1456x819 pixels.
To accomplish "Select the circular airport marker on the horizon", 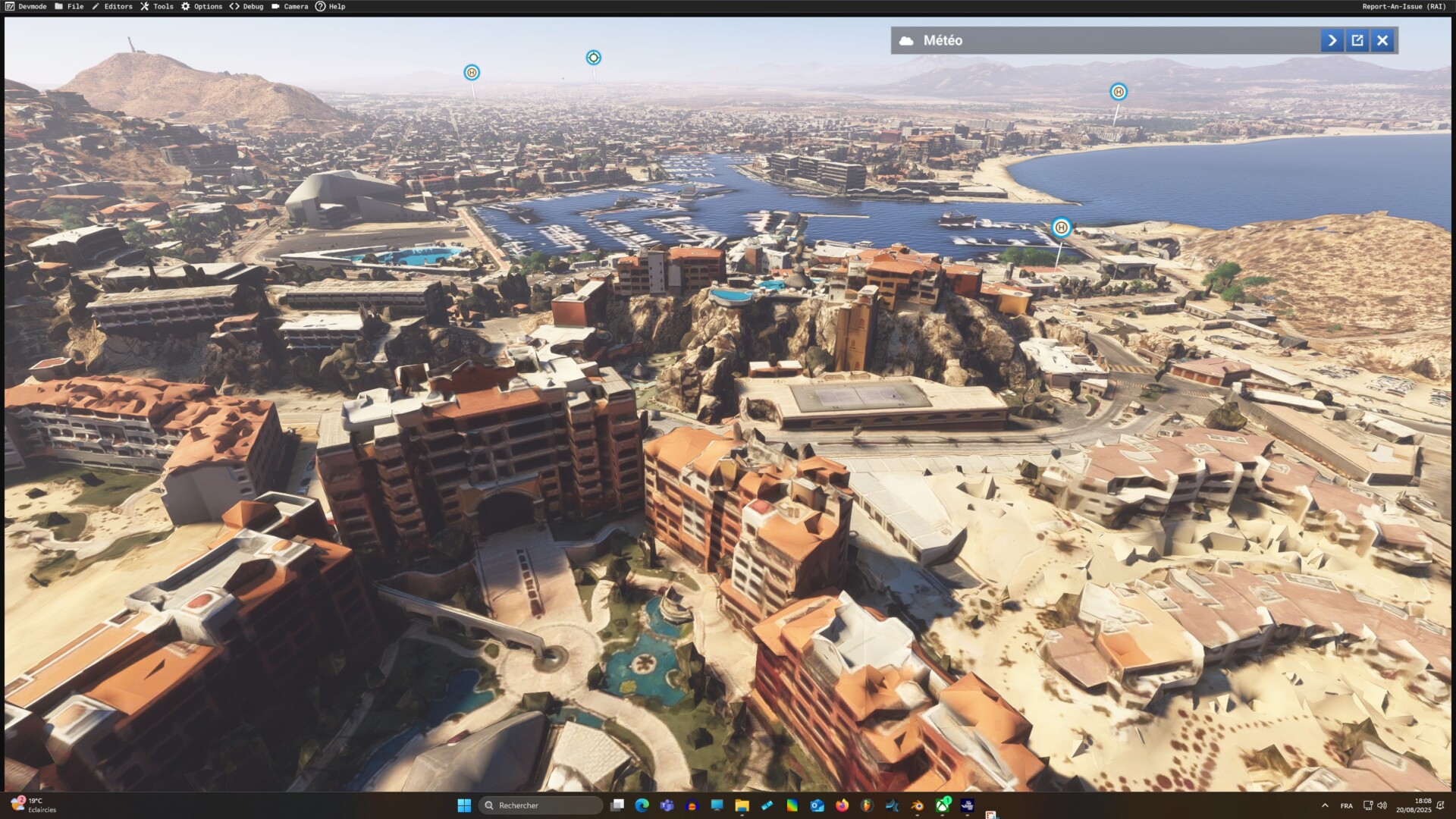I will pos(593,58).
